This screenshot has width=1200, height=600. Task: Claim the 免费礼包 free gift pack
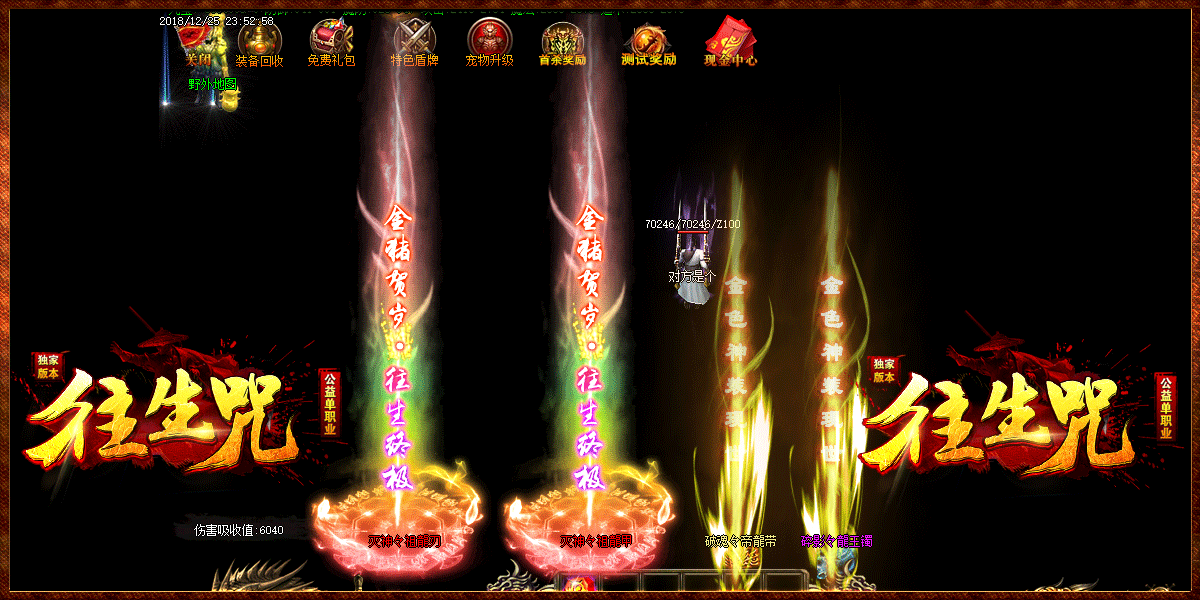tap(331, 42)
